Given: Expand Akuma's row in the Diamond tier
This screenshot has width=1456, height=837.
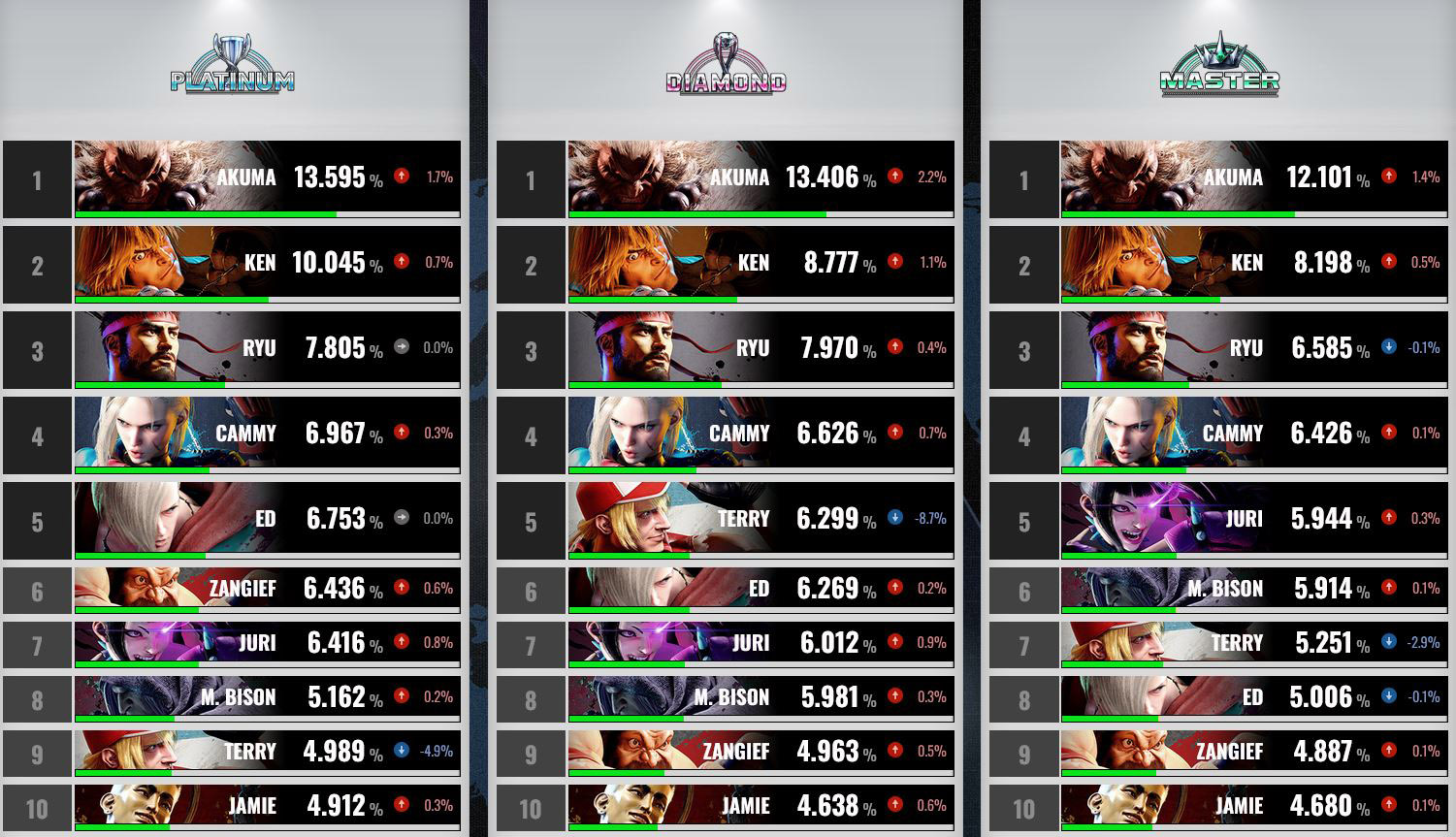Looking at the screenshot, I should coord(761,177).
